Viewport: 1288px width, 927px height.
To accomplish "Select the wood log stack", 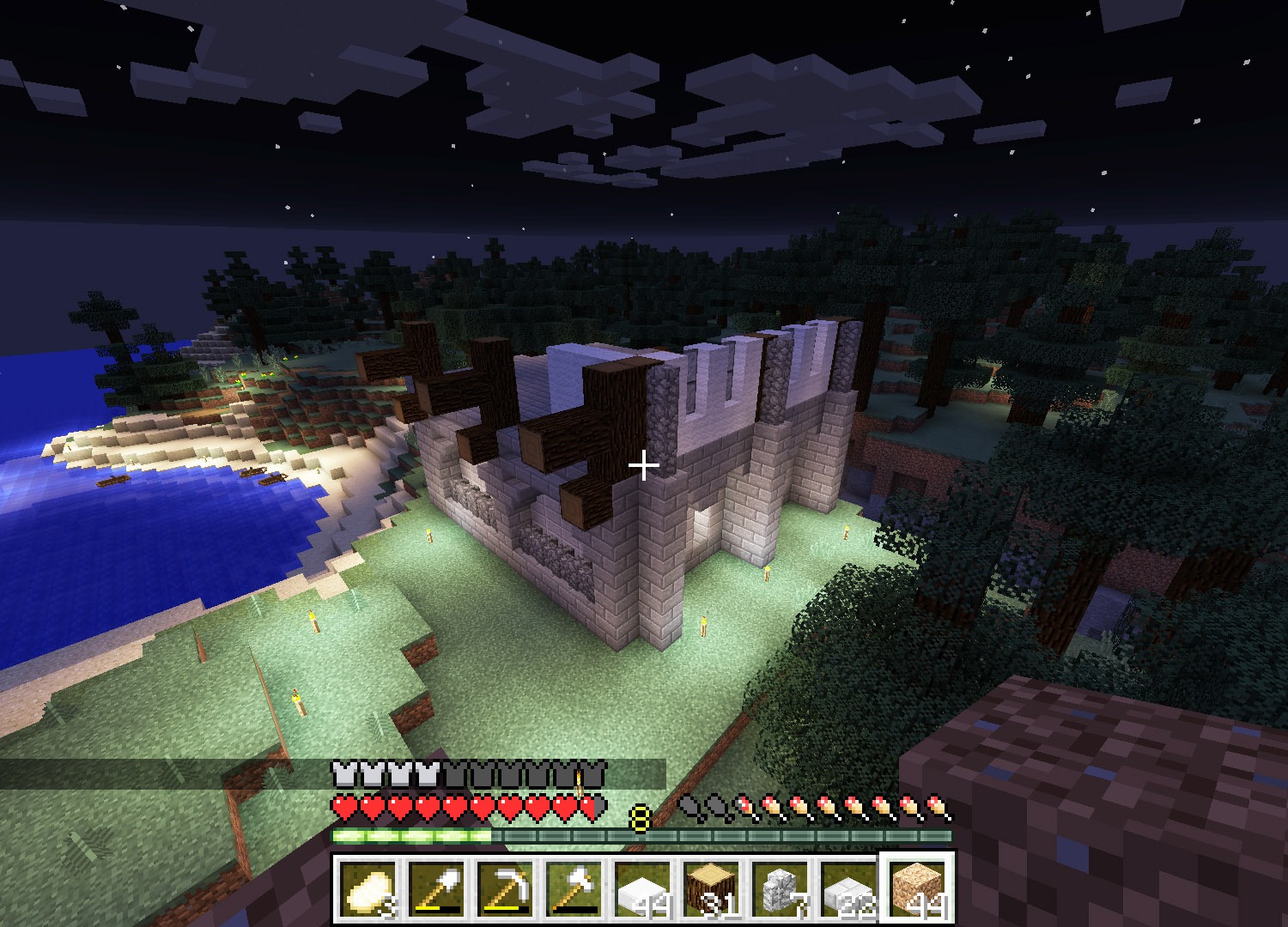I will (x=711, y=888).
